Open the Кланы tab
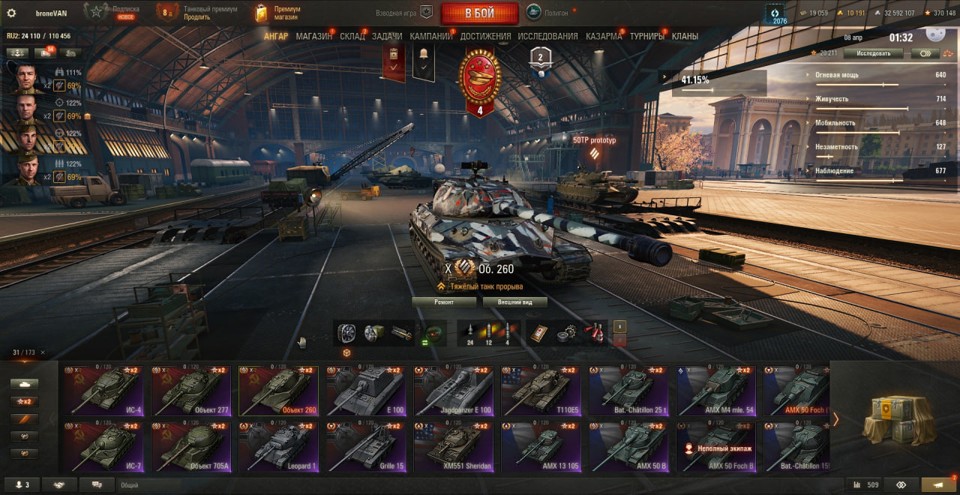 685,36
